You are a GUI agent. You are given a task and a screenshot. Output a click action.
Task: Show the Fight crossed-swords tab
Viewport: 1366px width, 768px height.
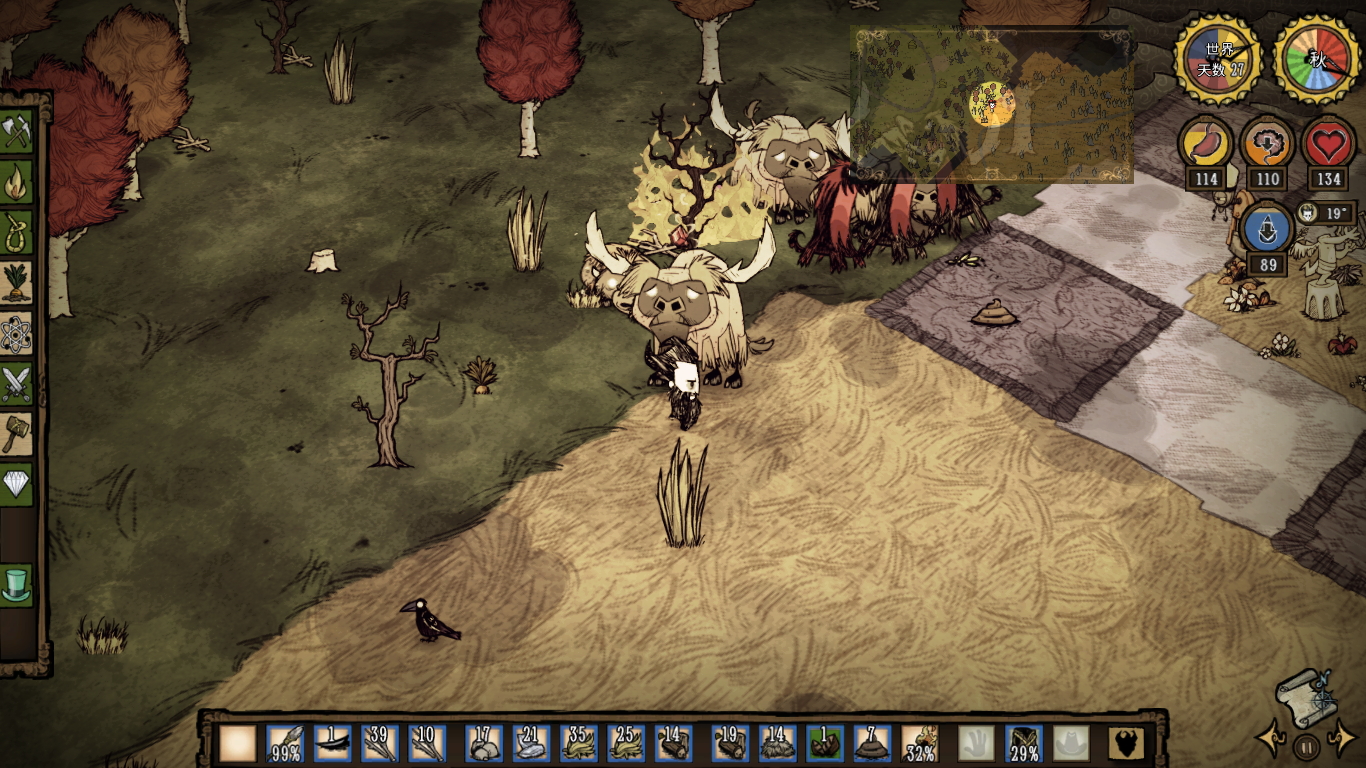[17, 384]
